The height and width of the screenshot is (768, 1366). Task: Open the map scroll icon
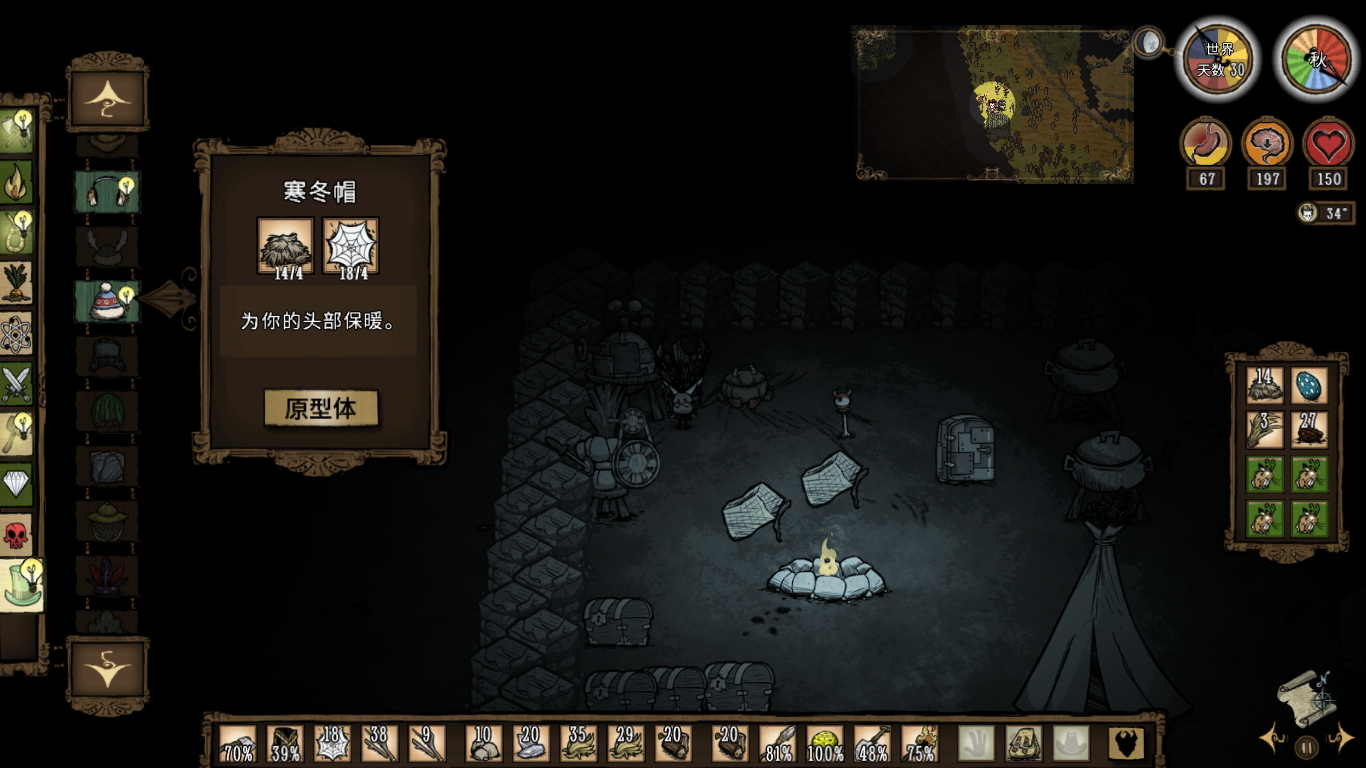pyautogui.click(x=1306, y=697)
